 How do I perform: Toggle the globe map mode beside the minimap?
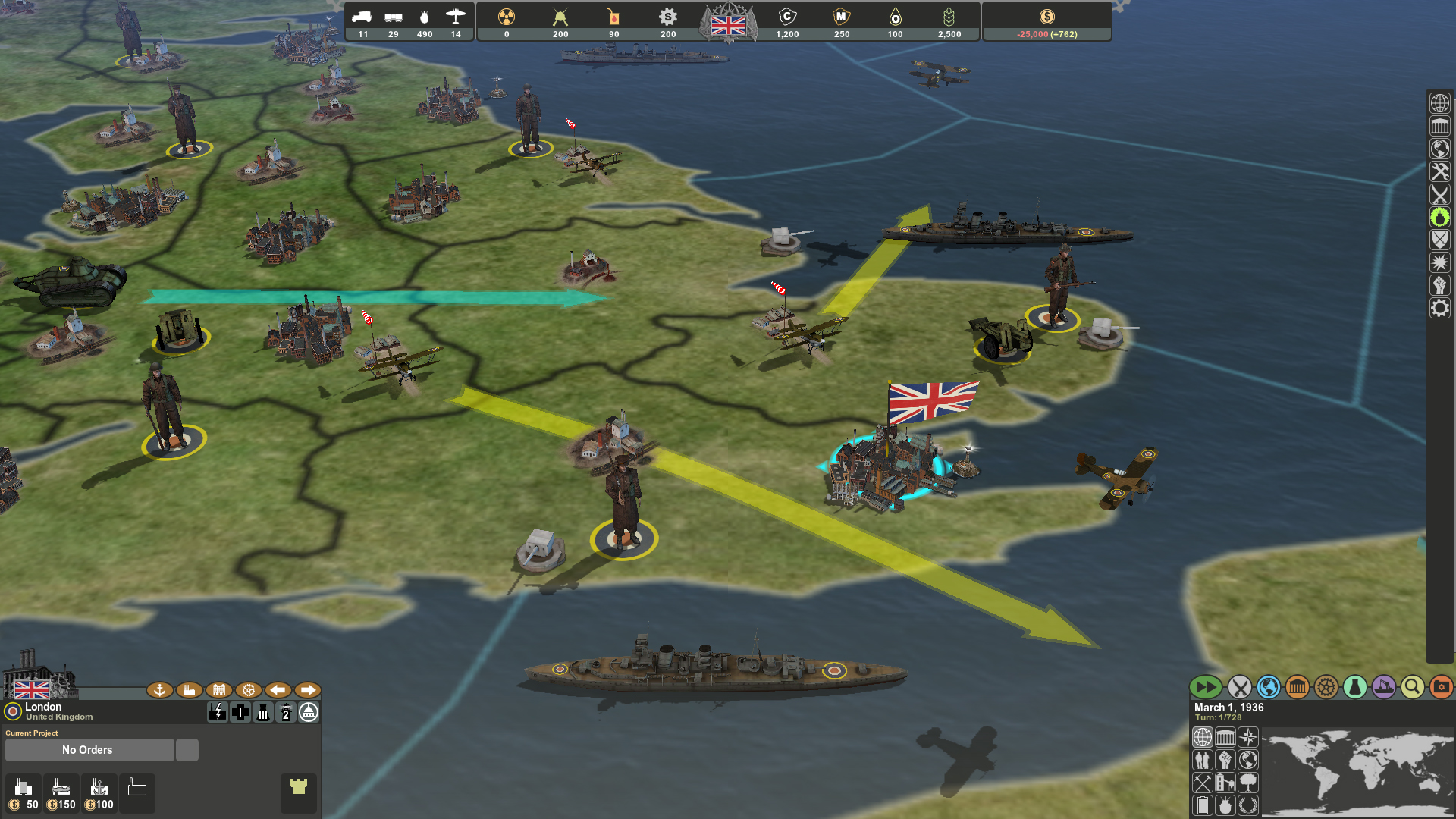[1203, 736]
